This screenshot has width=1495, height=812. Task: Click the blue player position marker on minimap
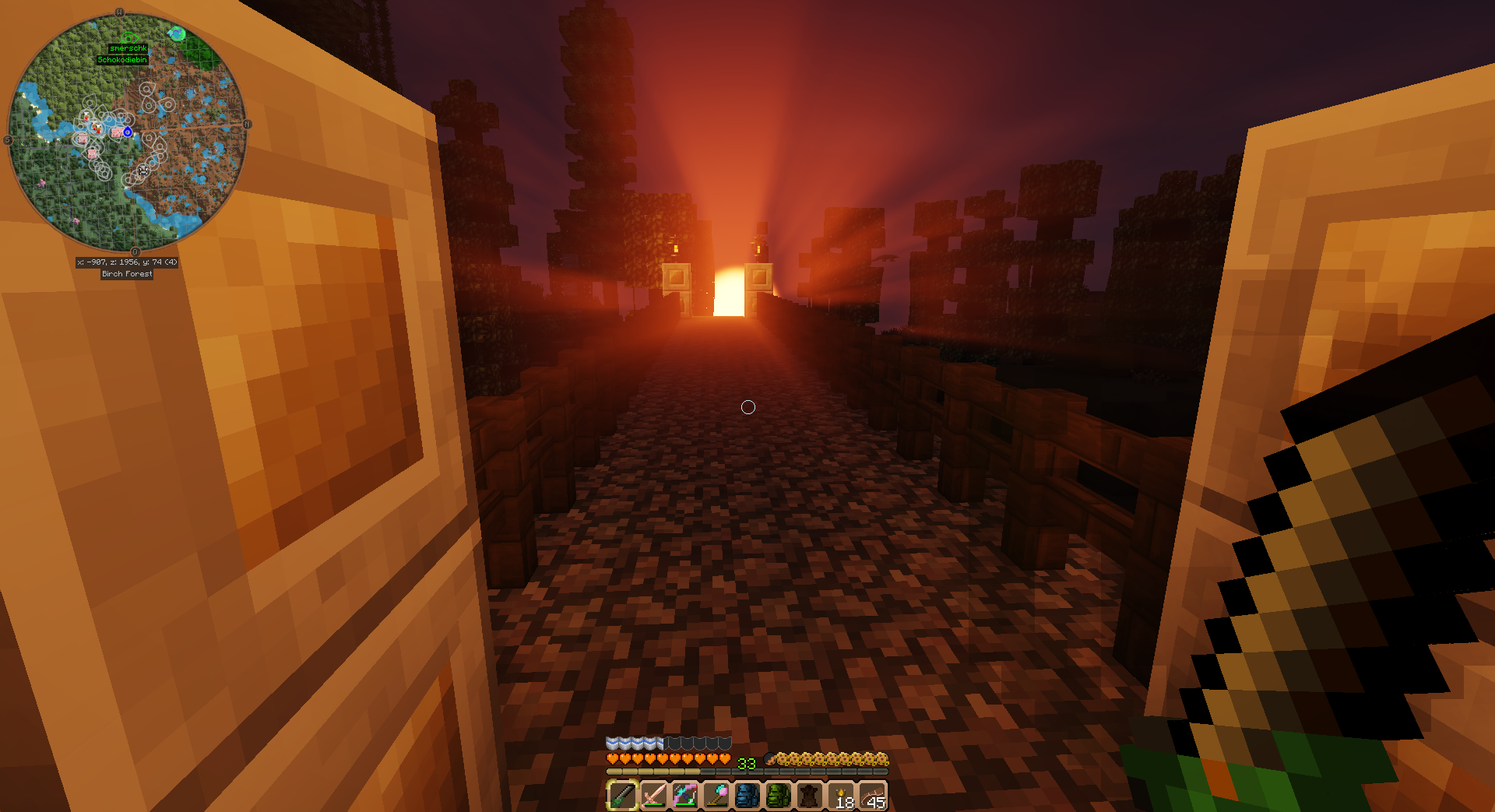128,132
